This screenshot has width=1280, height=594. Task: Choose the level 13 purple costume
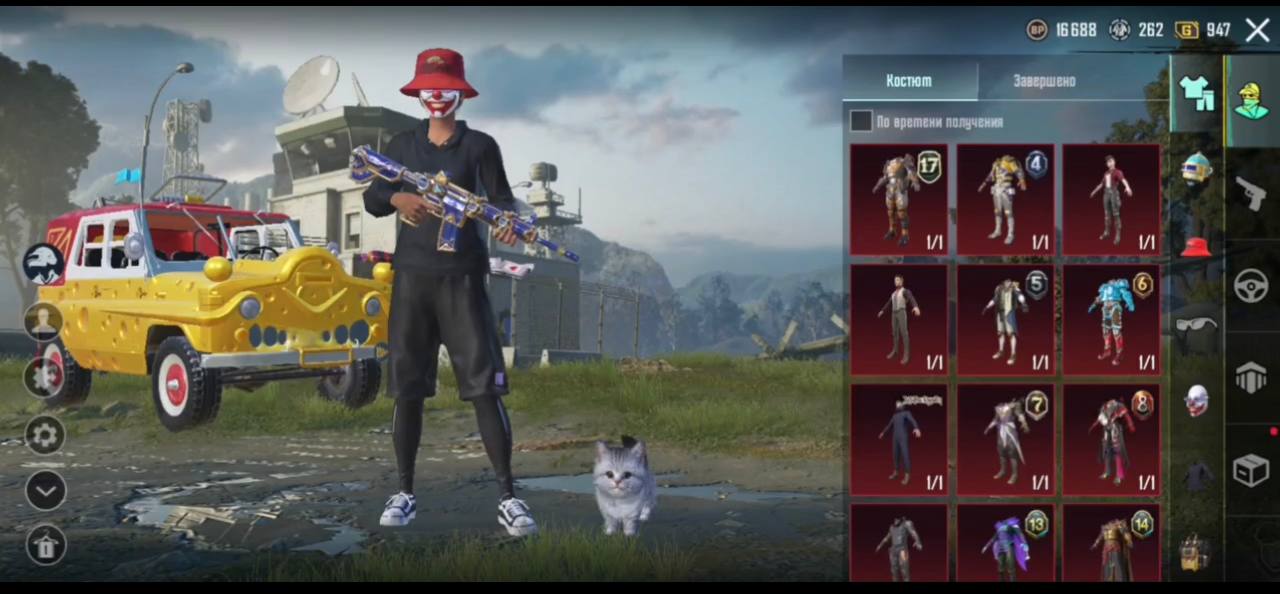pyautogui.click(x=1005, y=543)
